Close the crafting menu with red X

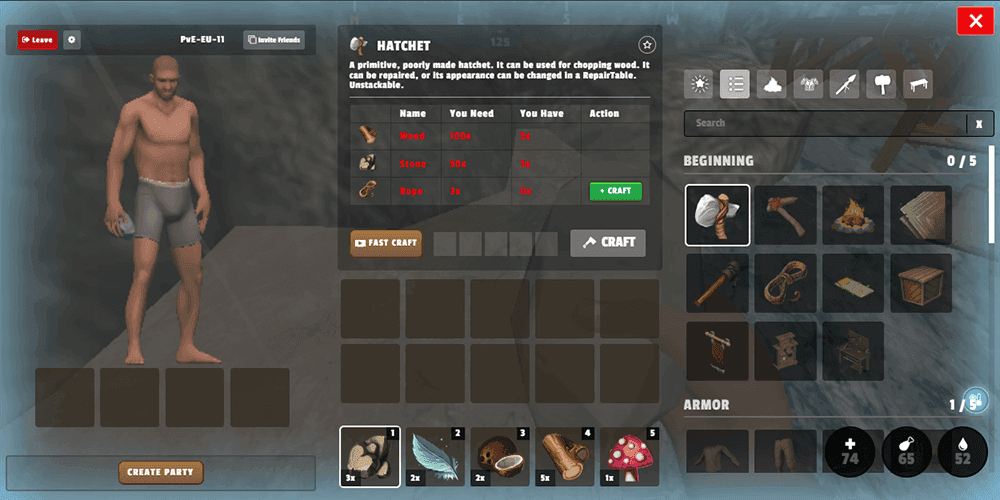point(974,21)
